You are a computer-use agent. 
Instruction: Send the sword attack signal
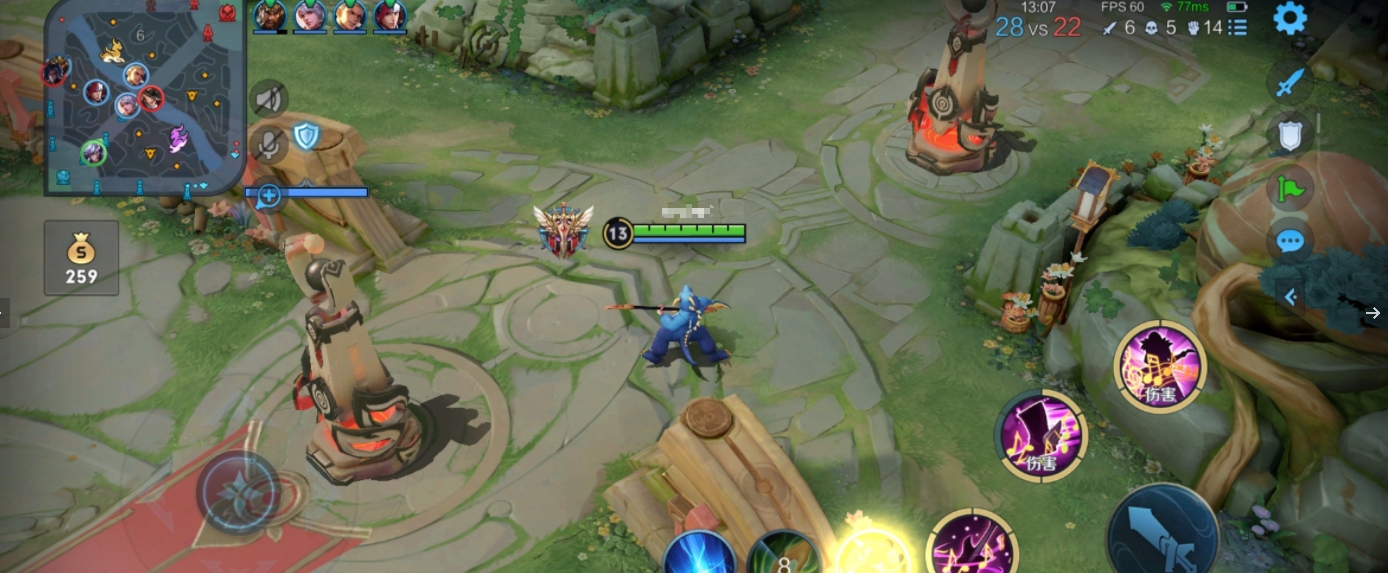pos(1290,81)
